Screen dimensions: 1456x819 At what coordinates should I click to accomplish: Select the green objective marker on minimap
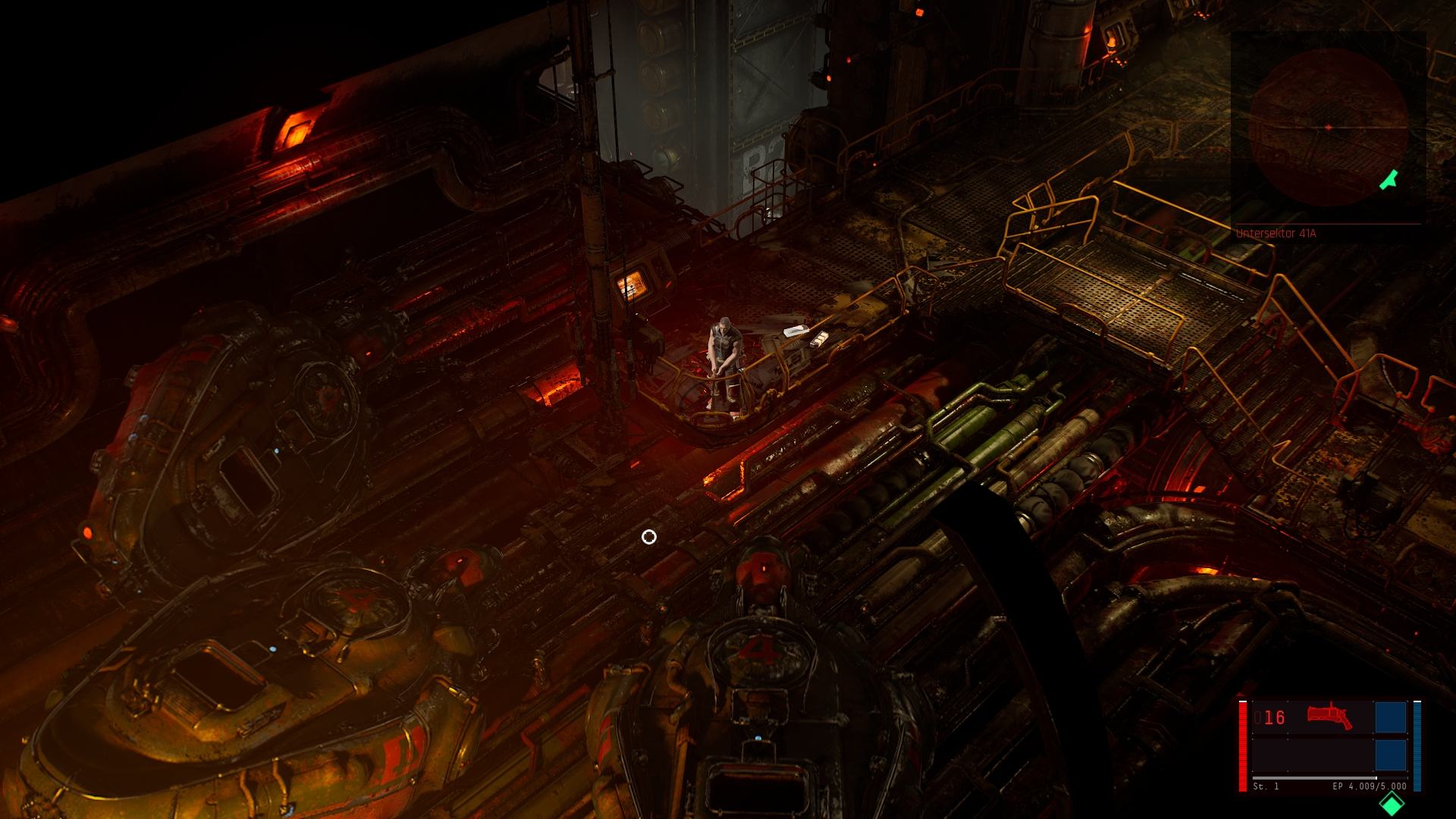tap(1389, 180)
